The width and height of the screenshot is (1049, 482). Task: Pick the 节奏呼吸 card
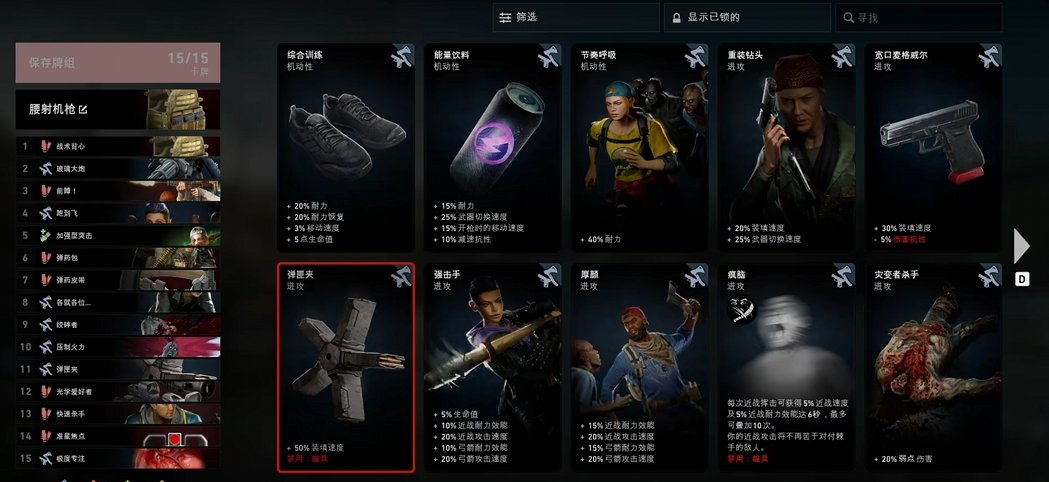click(x=638, y=147)
